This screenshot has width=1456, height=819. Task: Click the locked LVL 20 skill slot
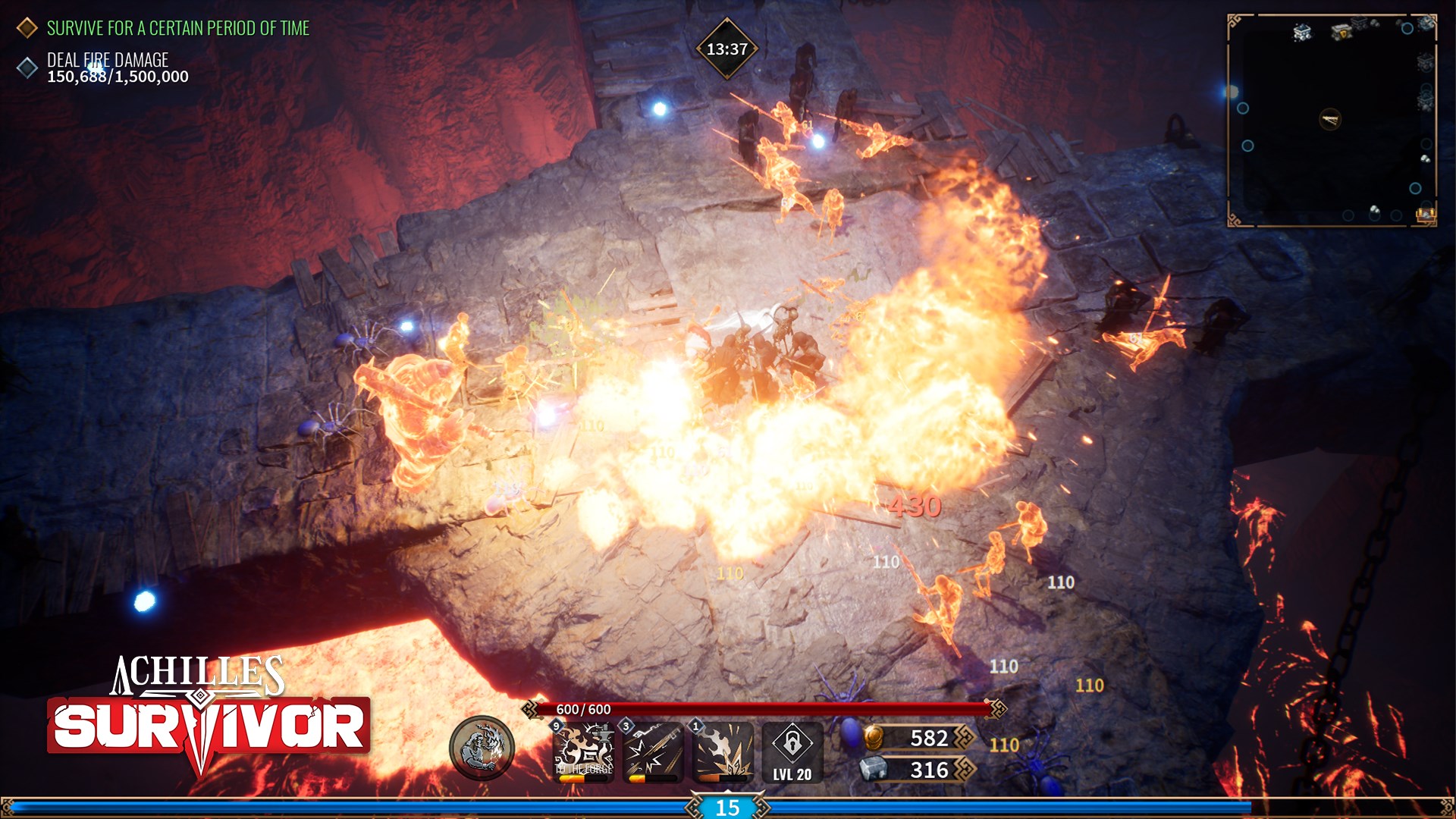792,752
